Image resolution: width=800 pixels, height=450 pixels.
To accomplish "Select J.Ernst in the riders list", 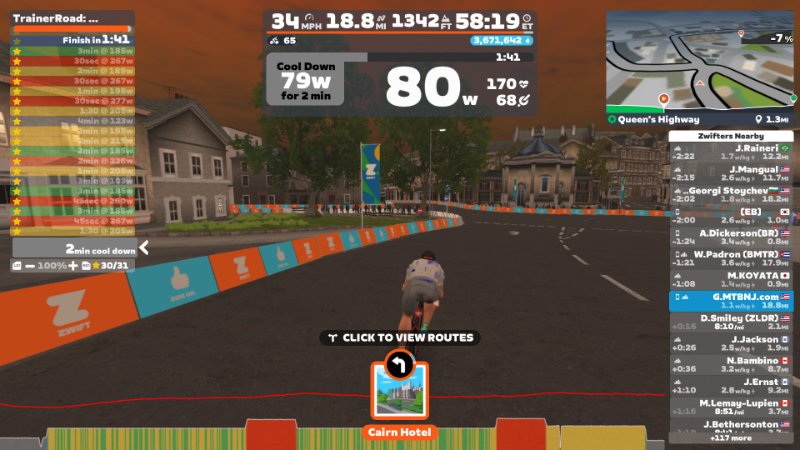I will [732, 386].
